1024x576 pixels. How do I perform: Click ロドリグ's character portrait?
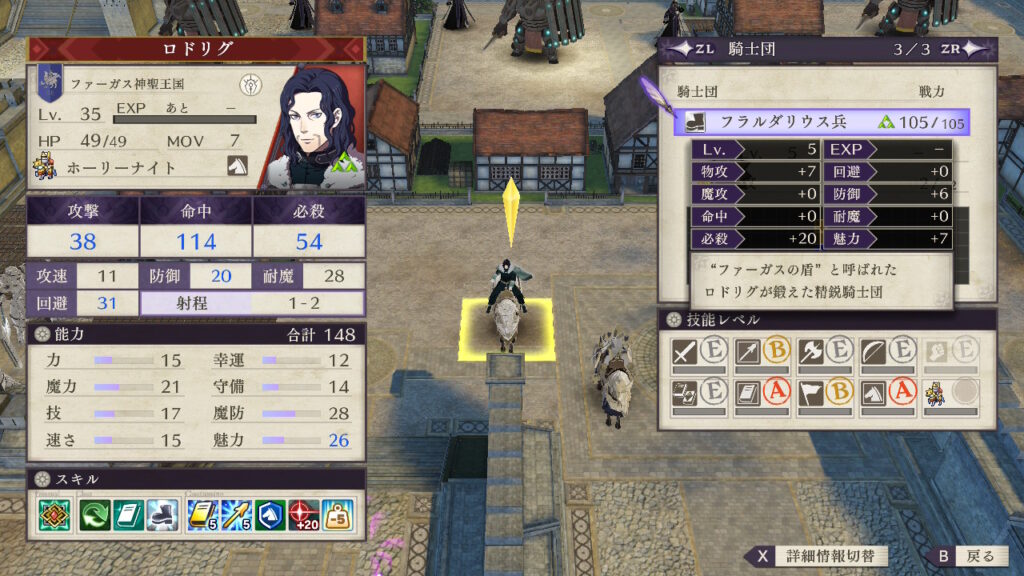pos(315,125)
